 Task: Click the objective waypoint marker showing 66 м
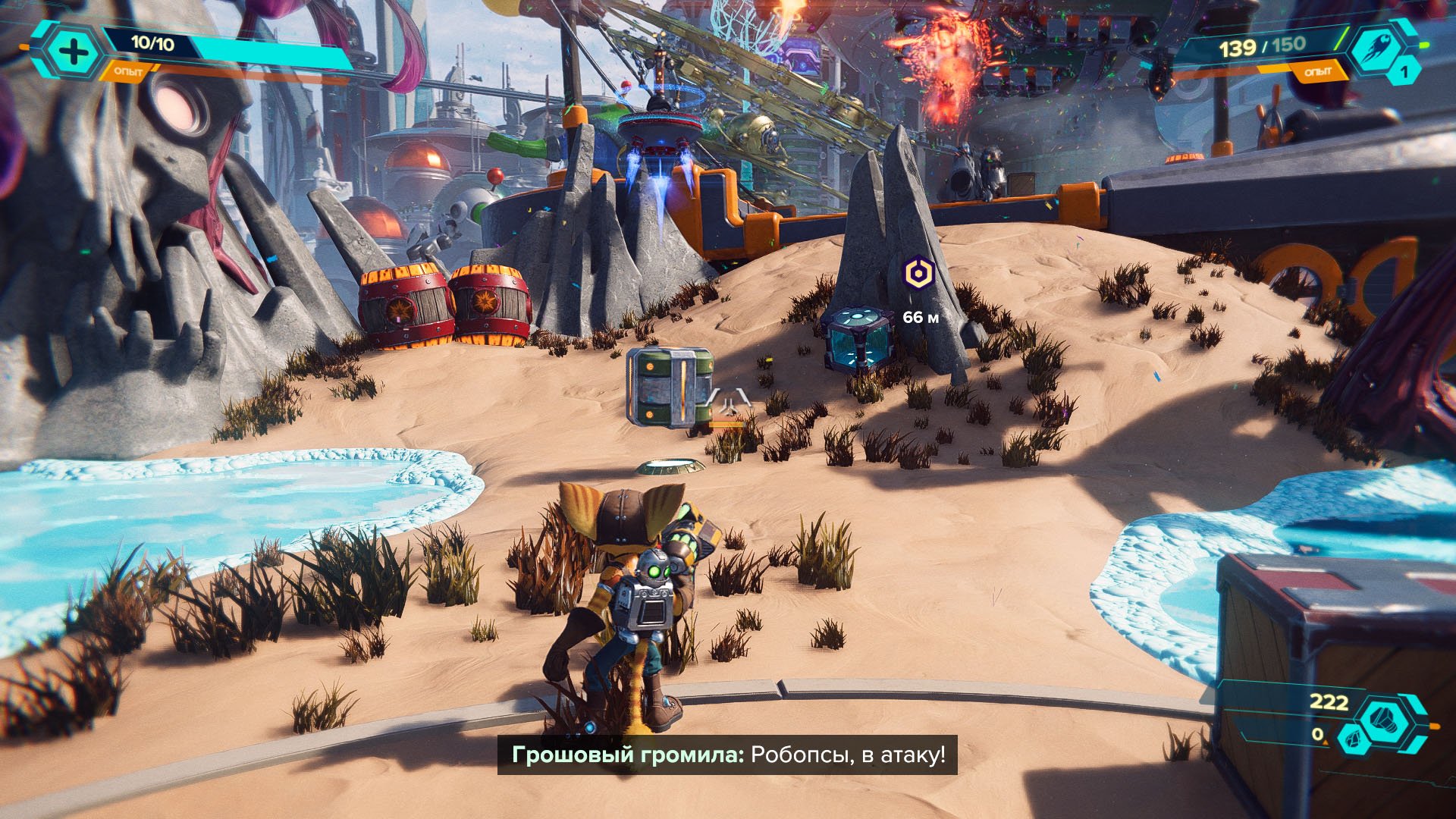[x=918, y=273]
